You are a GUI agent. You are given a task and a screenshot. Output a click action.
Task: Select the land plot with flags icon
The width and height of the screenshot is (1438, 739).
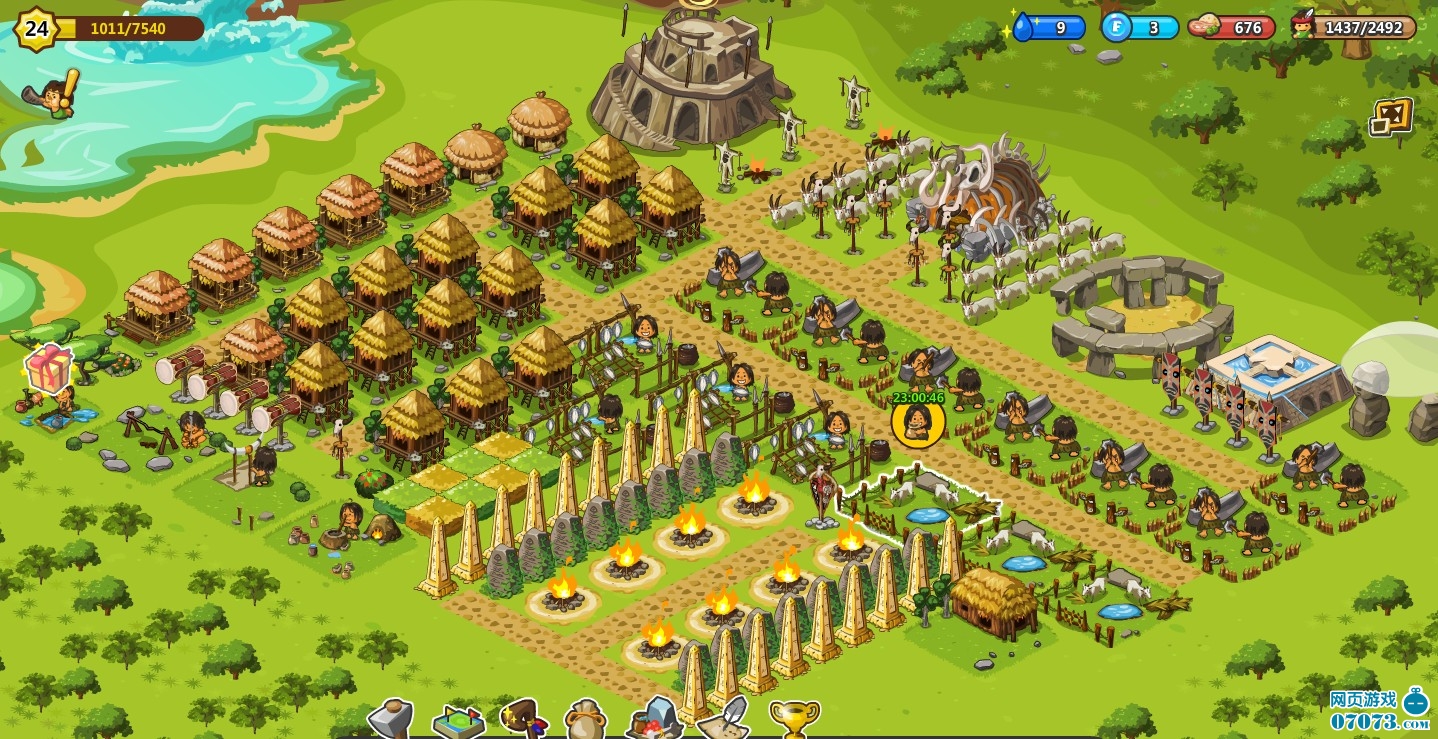[458, 722]
